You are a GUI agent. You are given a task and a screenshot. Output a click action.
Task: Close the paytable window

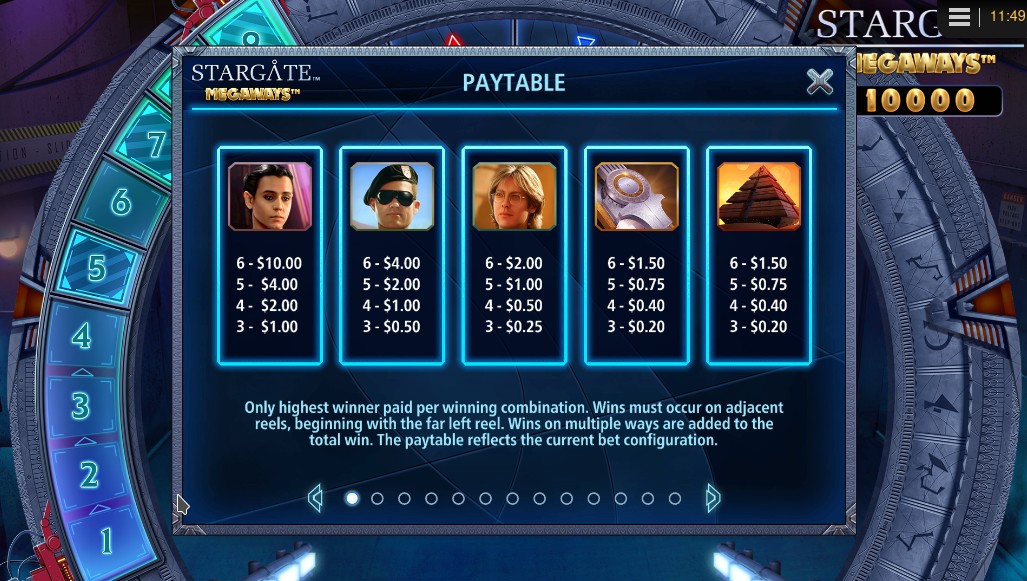pyautogui.click(x=819, y=82)
